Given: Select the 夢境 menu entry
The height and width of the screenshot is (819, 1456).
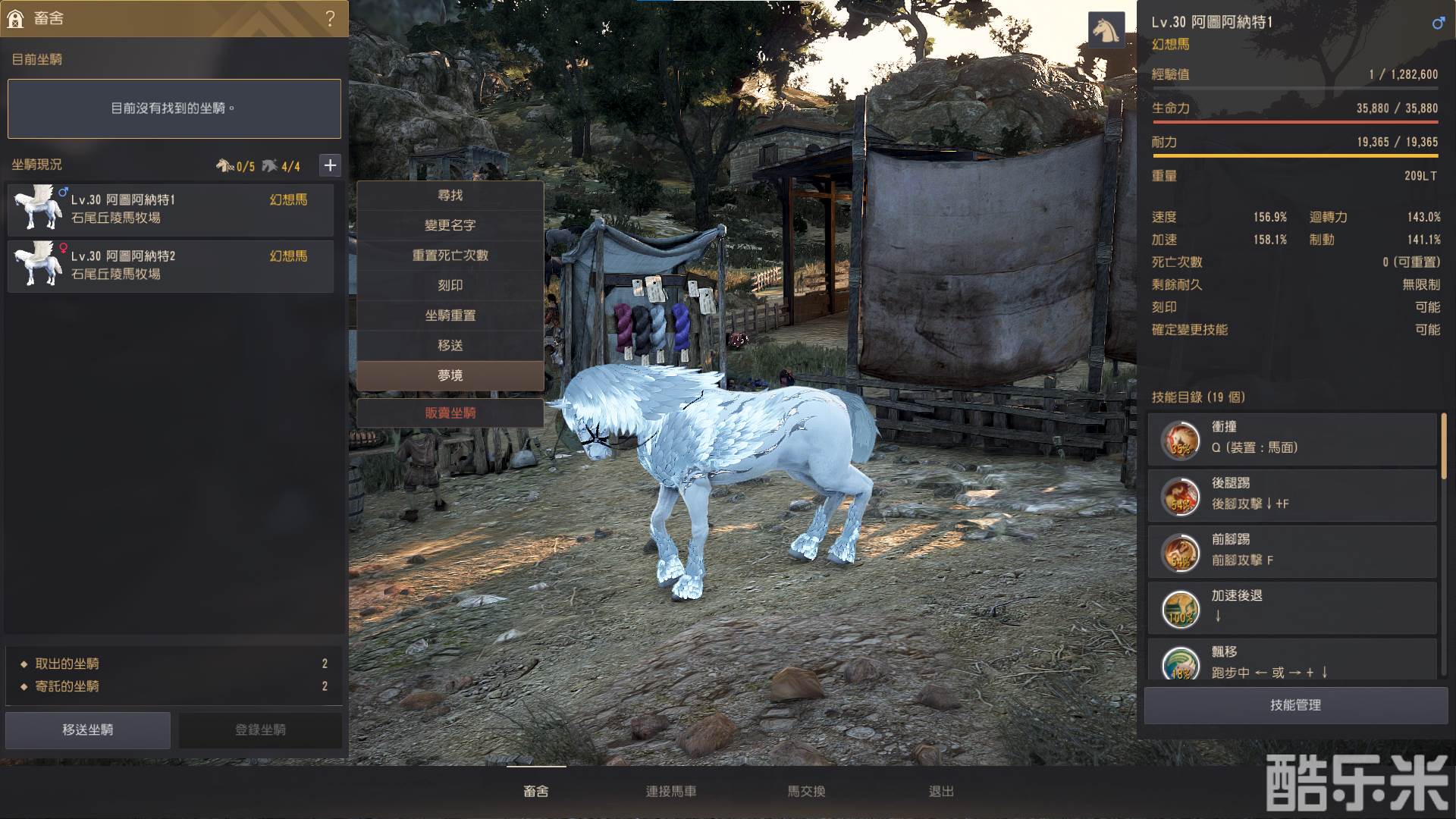Looking at the screenshot, I should tap(450, 375).
